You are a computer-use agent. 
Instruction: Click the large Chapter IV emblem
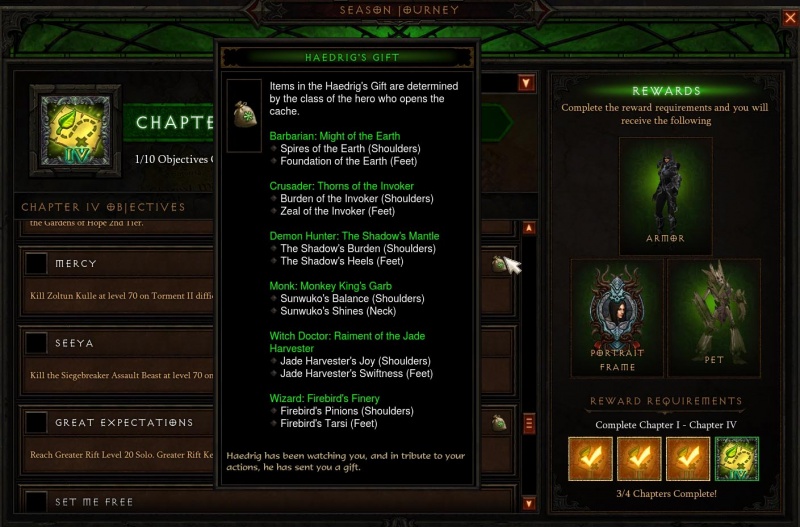(x=75, y=127)
